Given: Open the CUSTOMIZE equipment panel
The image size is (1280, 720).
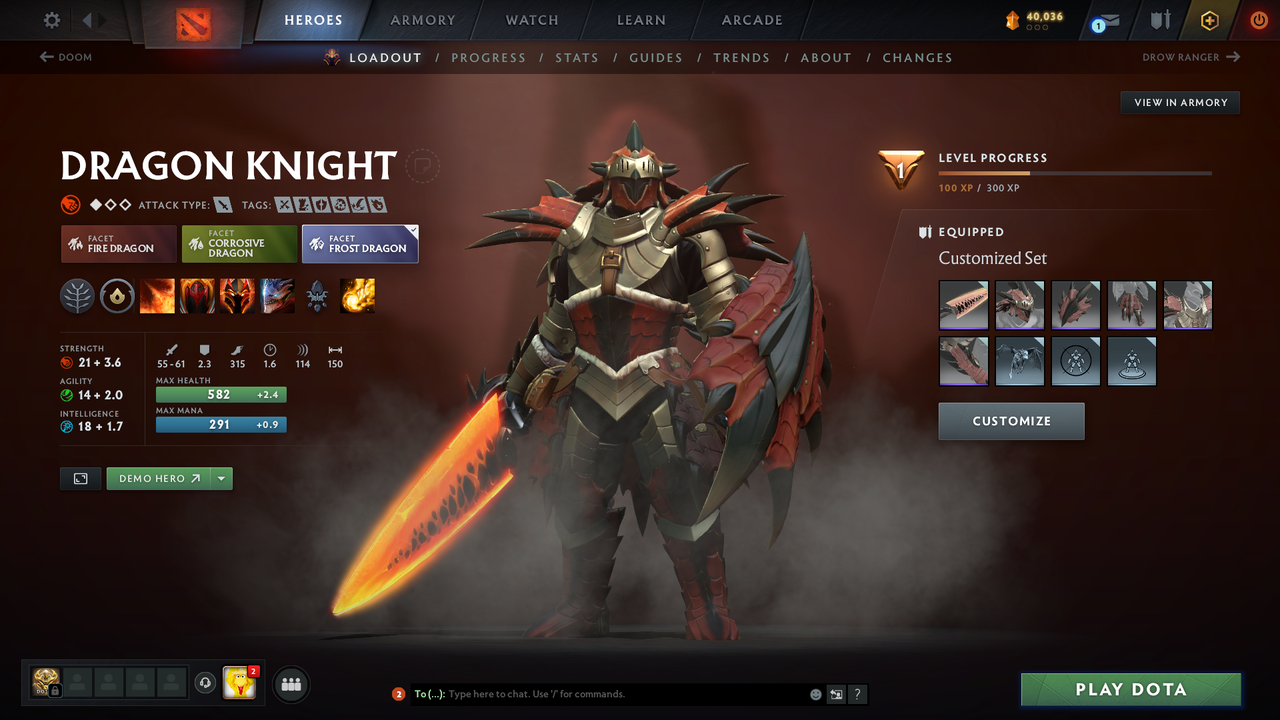Looking at the screenshot, I should (x=1011, y=421).
